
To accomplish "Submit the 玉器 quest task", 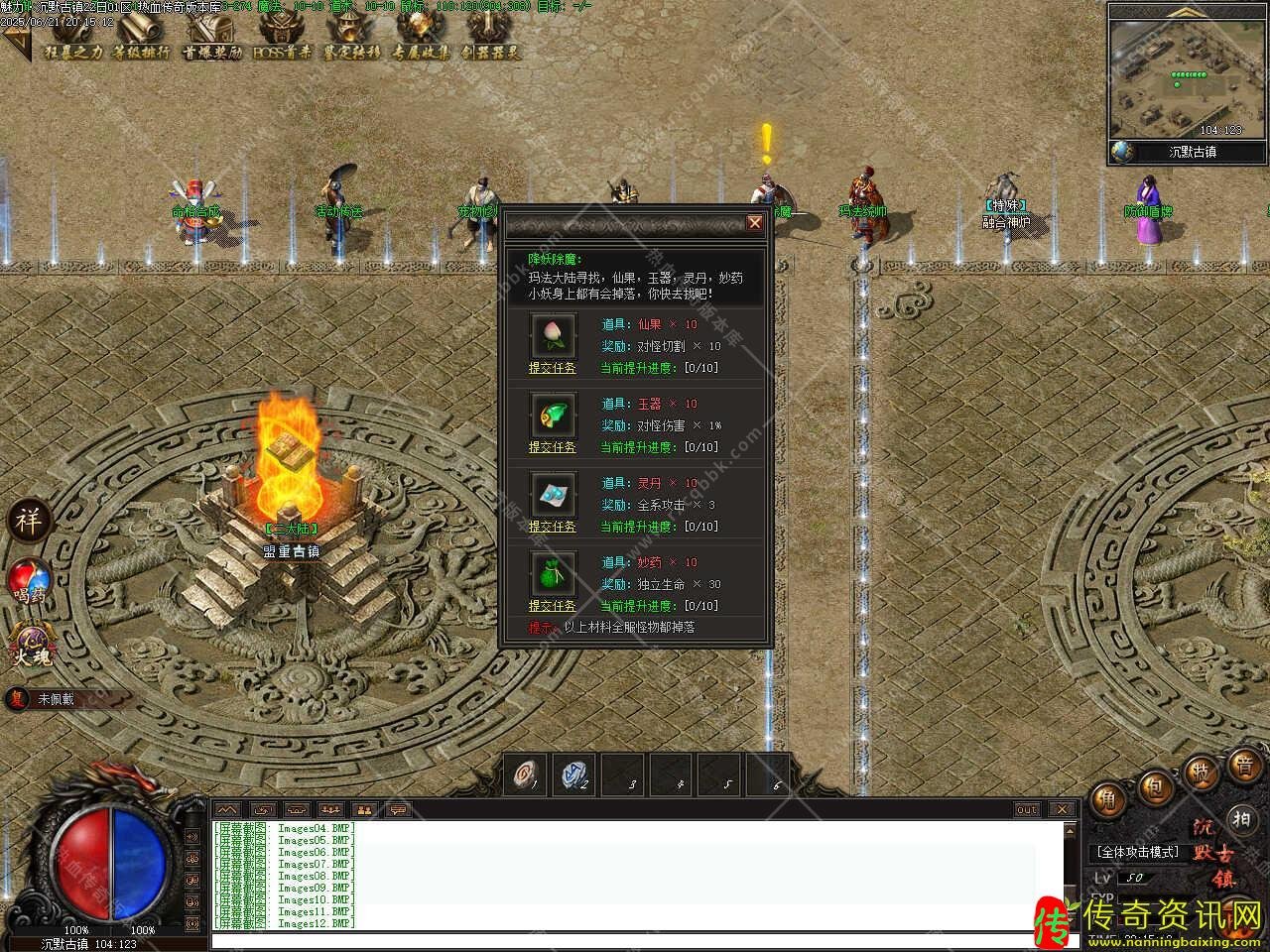I will (552, 447).
